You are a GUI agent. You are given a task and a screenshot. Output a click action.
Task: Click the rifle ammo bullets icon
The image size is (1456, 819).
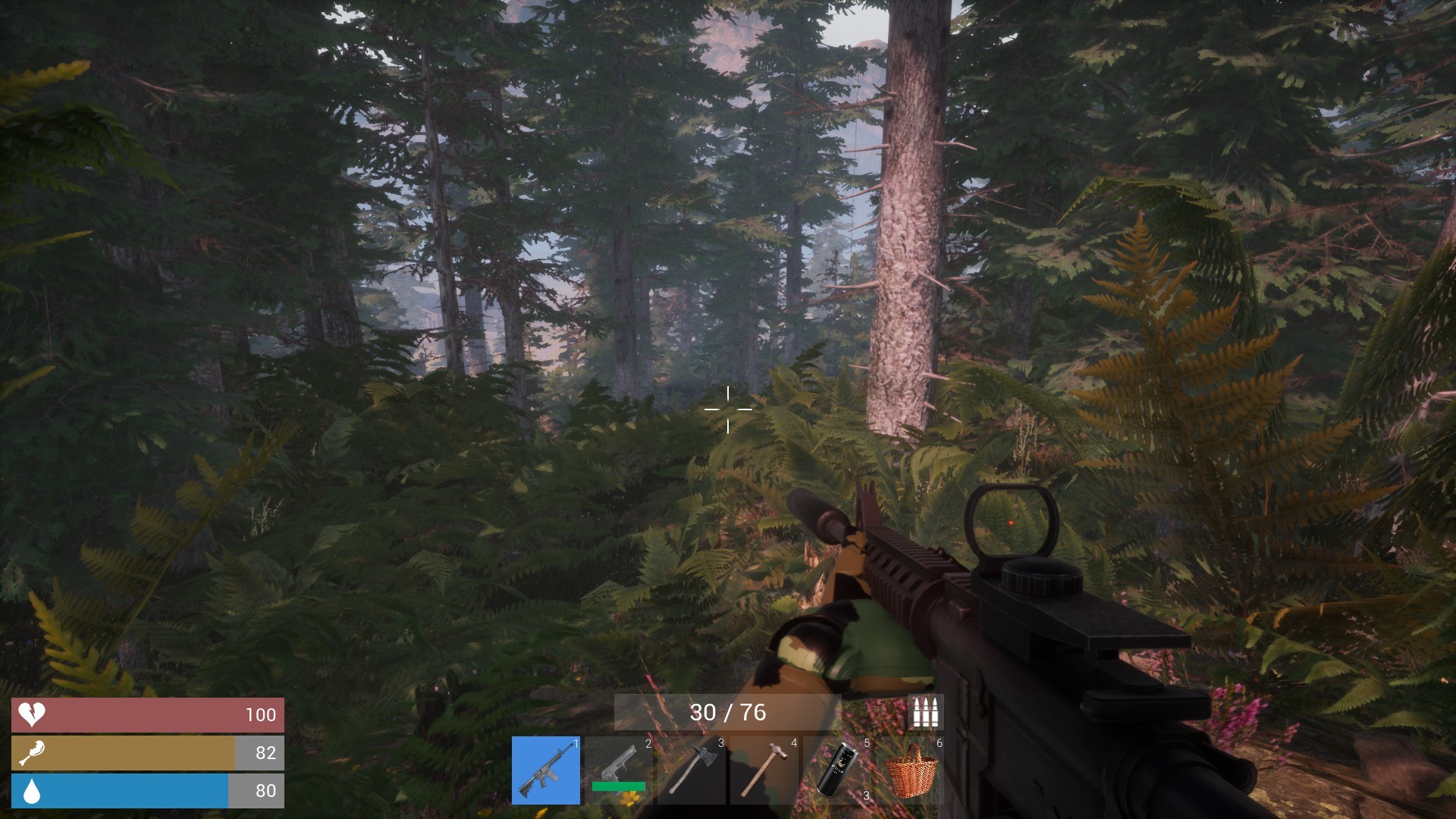pos(924,712)
